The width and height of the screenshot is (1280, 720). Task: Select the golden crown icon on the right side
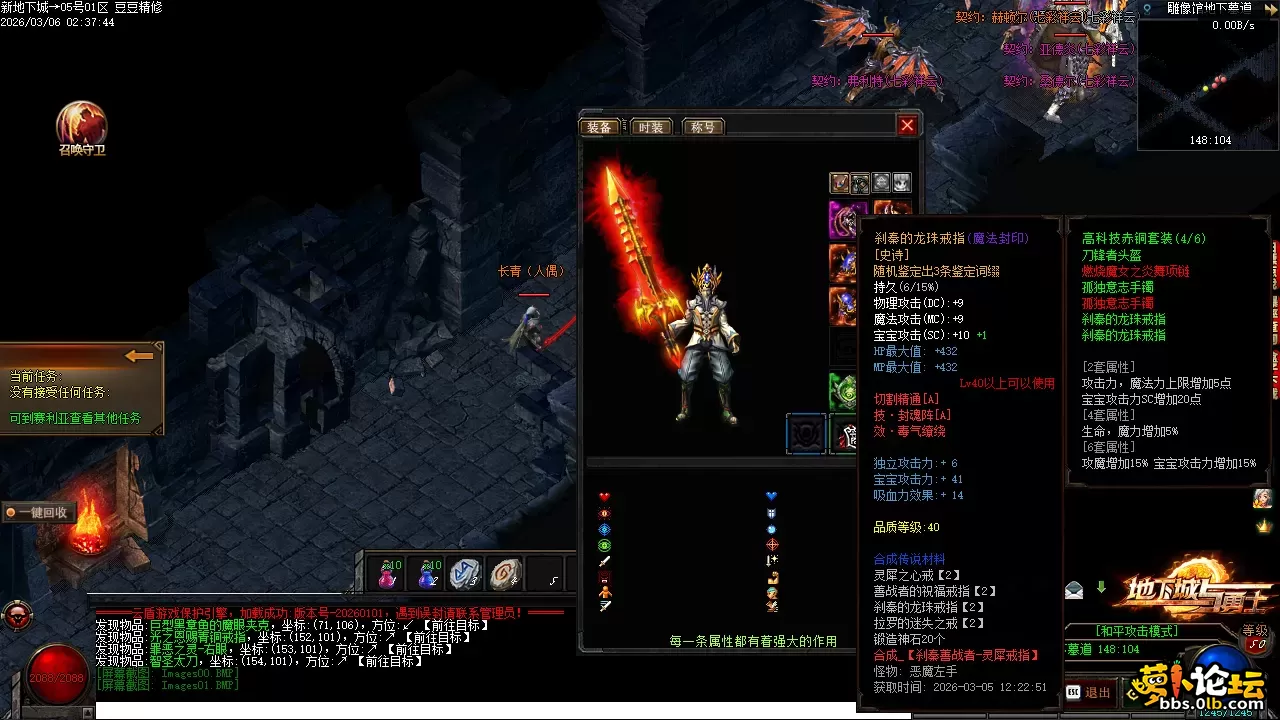[1262, 526]
